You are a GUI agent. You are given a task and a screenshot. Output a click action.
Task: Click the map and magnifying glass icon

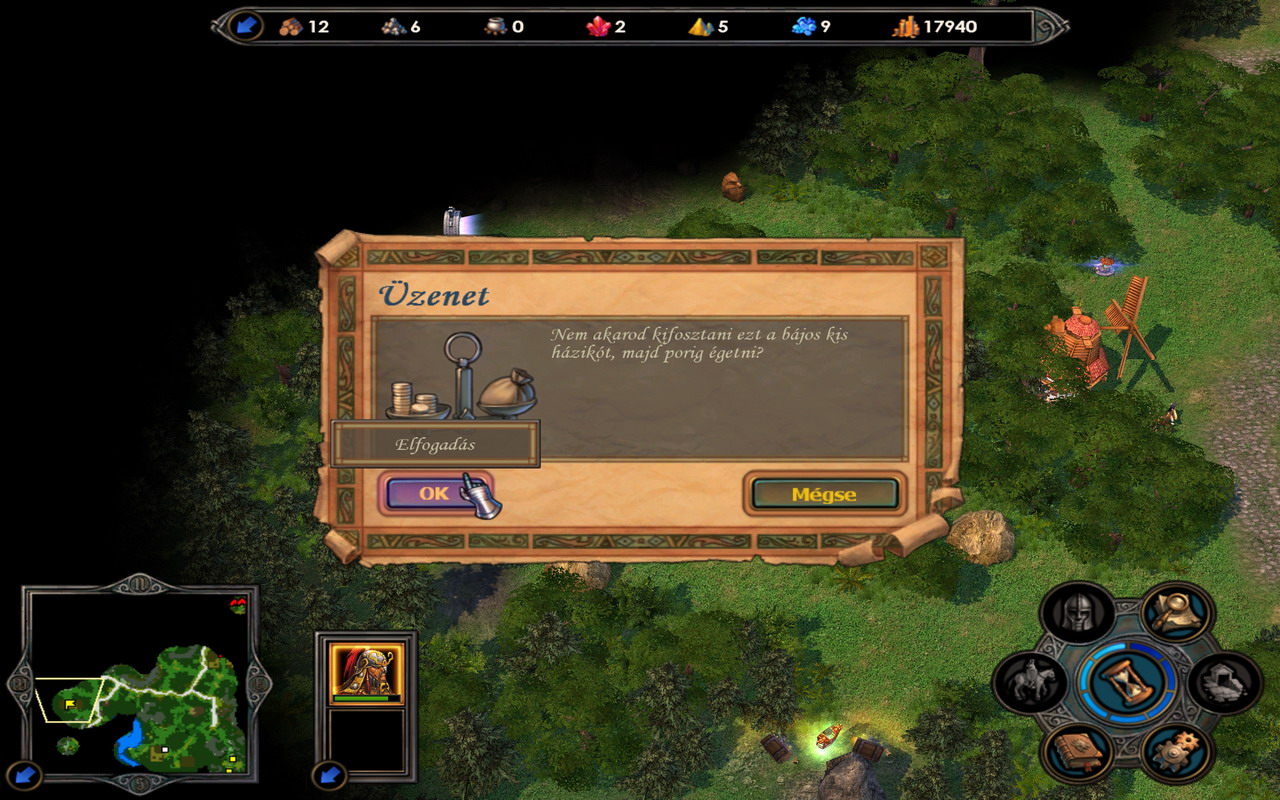[x=1177, y=613]
